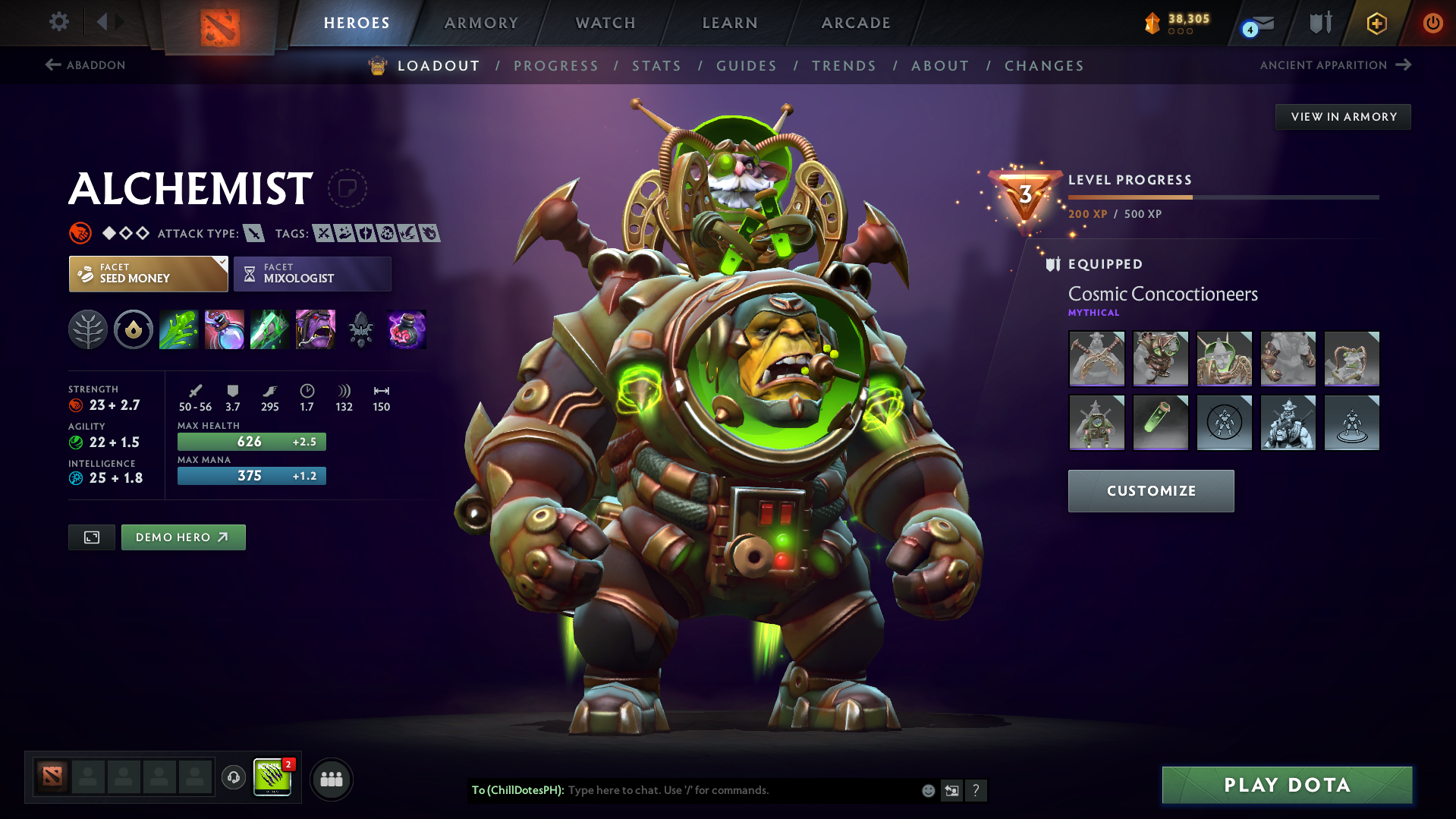Viewport: 1456px width, 819px height.
Task: Select the green vial item thumbnail
Action: [x=1160, y=423]
